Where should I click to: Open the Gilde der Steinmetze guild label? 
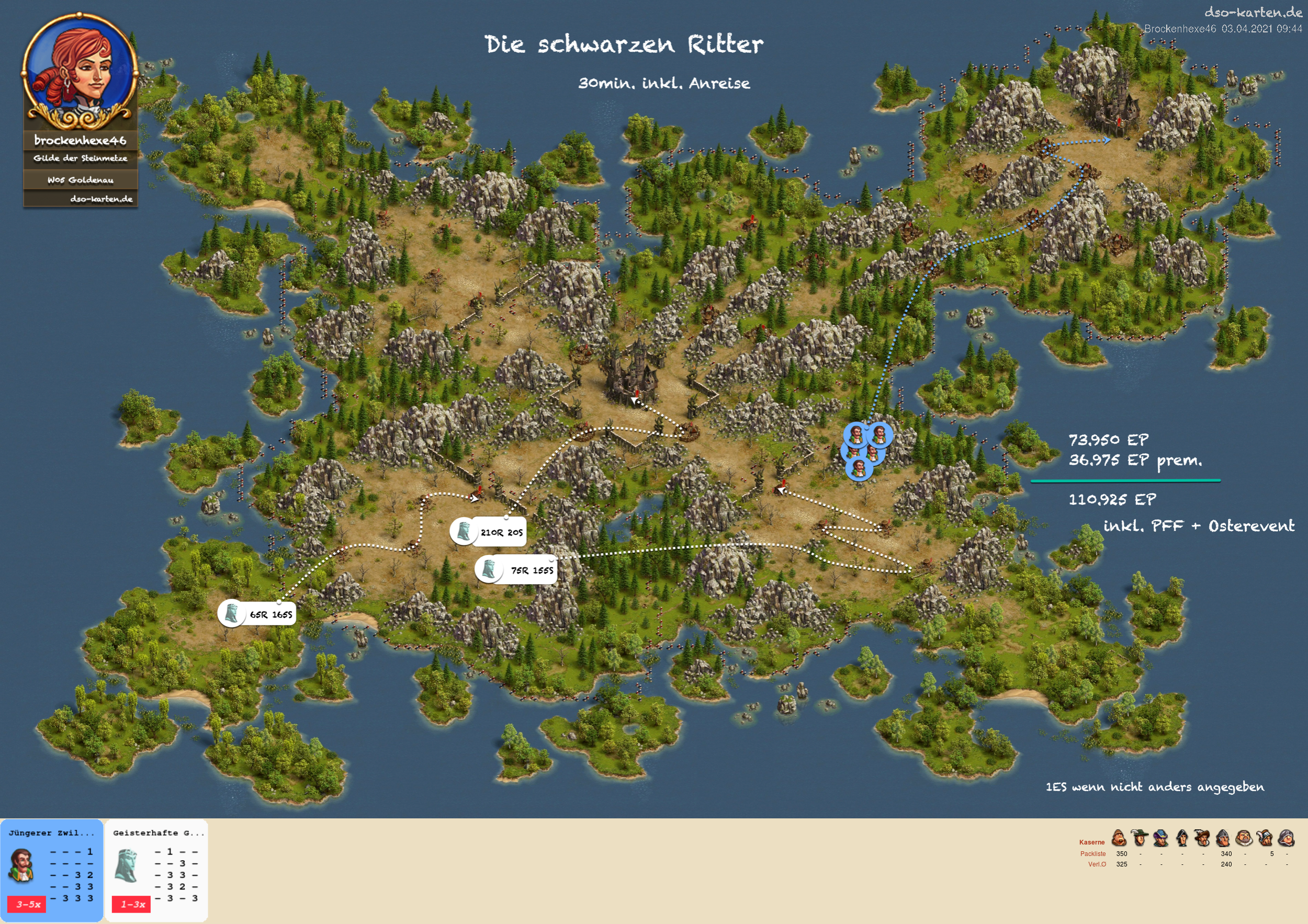81,158
